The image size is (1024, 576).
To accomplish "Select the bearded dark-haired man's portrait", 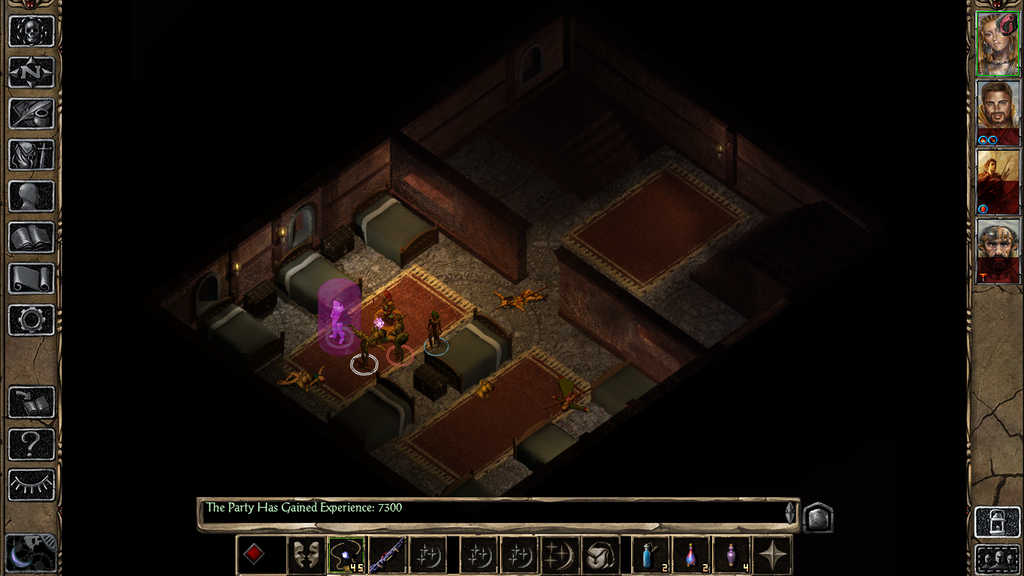I will click(x=997, y=112).
